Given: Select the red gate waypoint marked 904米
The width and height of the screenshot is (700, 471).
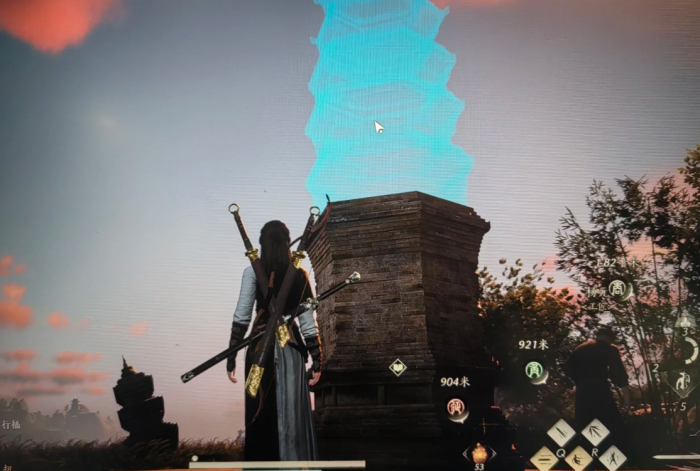Looking at the screenshot, I should tap(456, 407).
